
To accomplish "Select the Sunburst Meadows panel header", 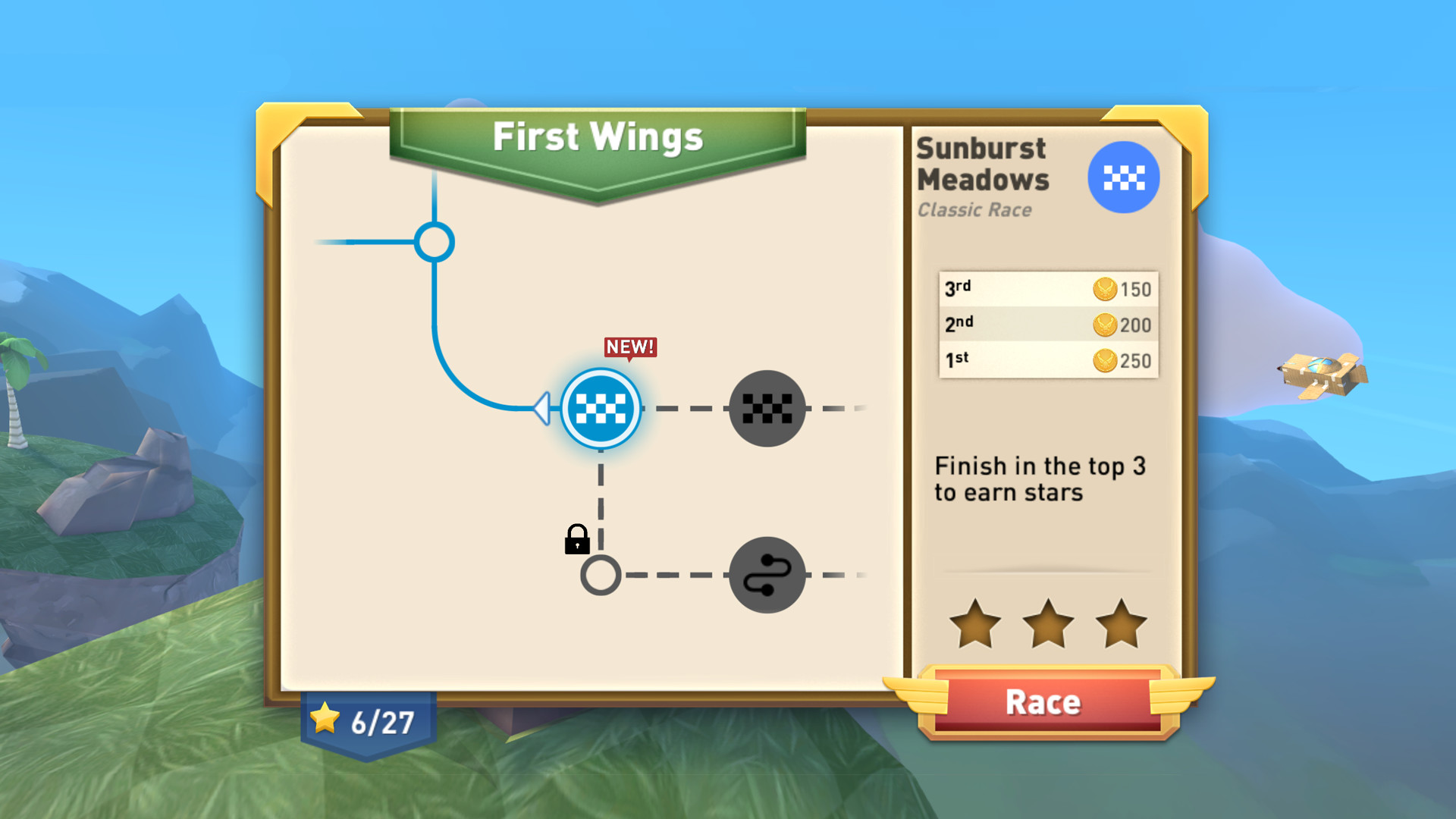I will click(982, 163).
